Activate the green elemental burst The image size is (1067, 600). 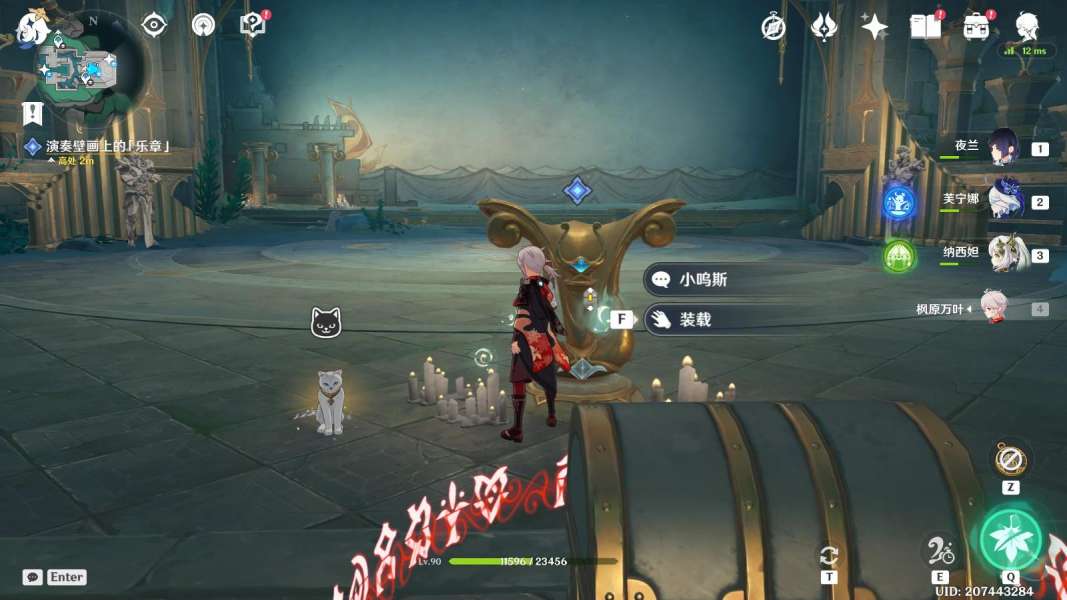tap(1010, 539)
